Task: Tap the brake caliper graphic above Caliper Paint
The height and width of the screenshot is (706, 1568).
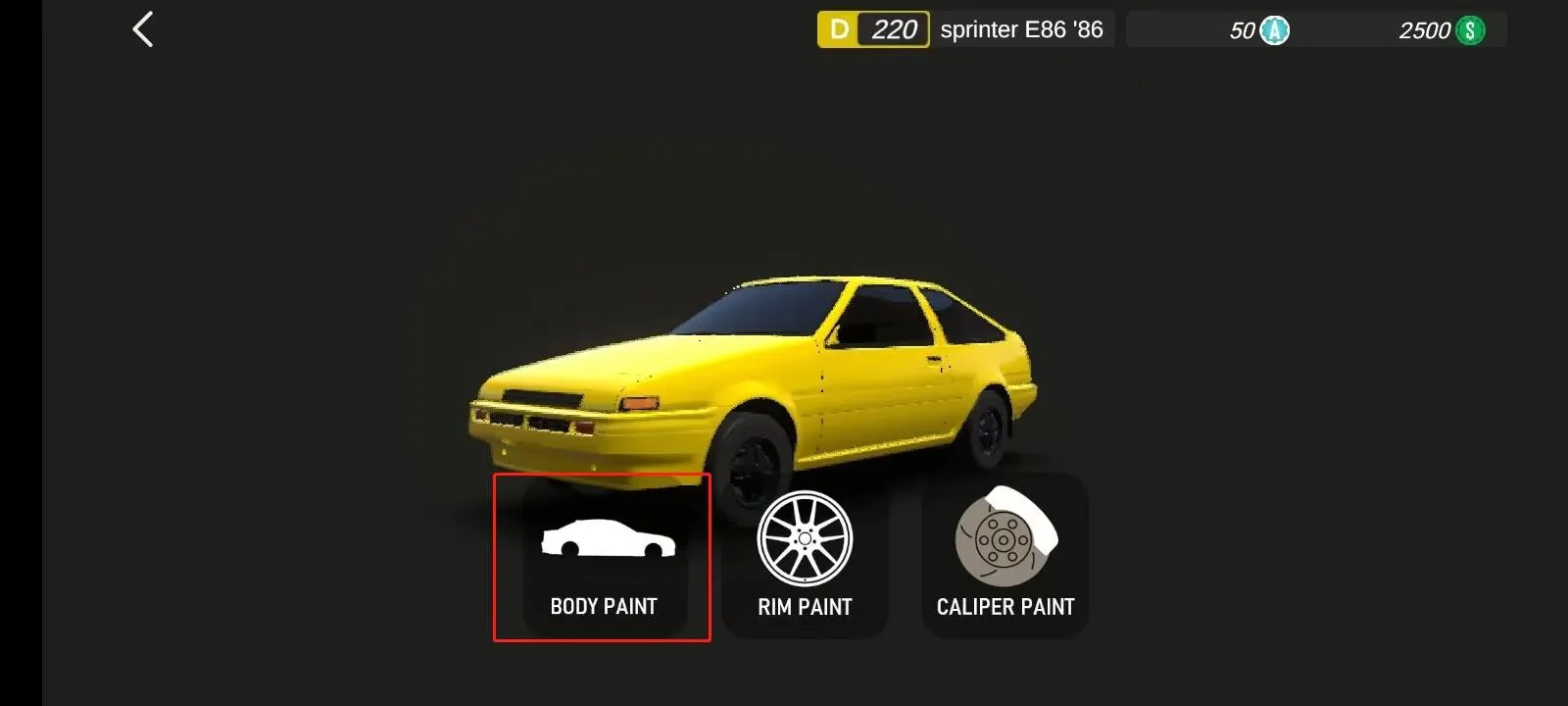Action: (x=1004, y=539)
